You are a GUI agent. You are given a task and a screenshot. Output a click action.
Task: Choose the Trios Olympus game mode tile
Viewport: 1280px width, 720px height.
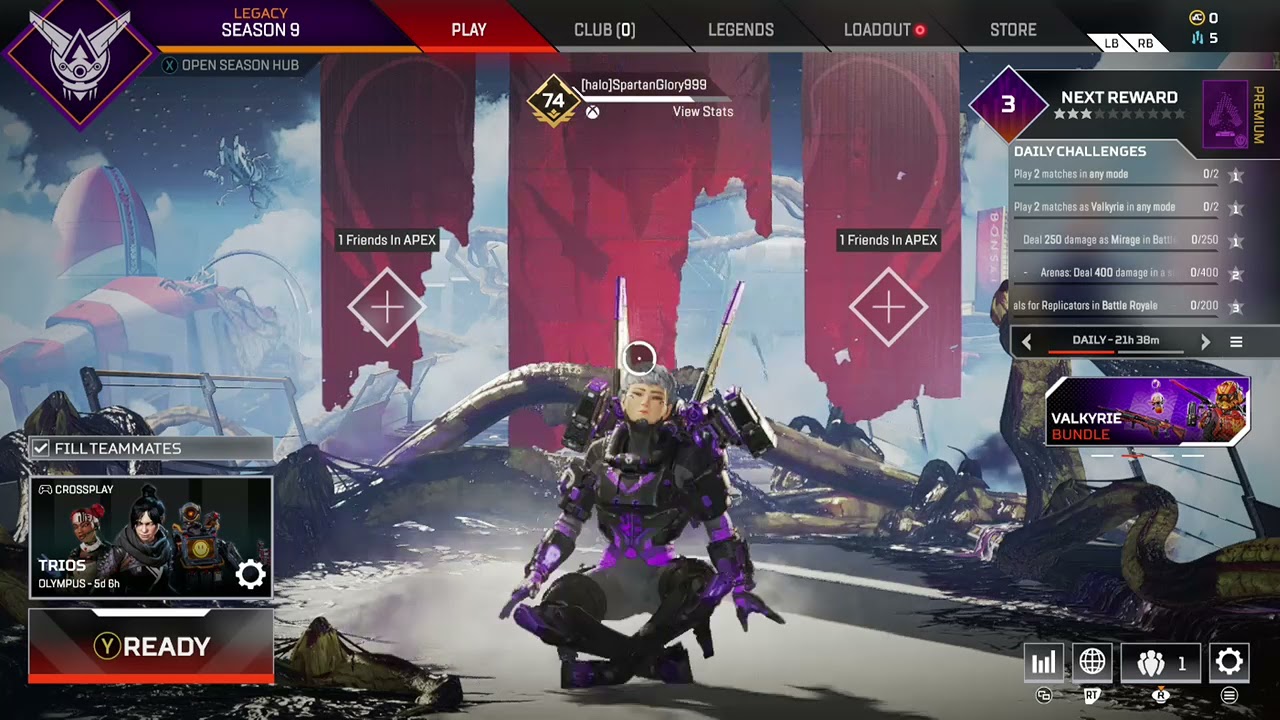pyautogui.click(x=151, y=537)
